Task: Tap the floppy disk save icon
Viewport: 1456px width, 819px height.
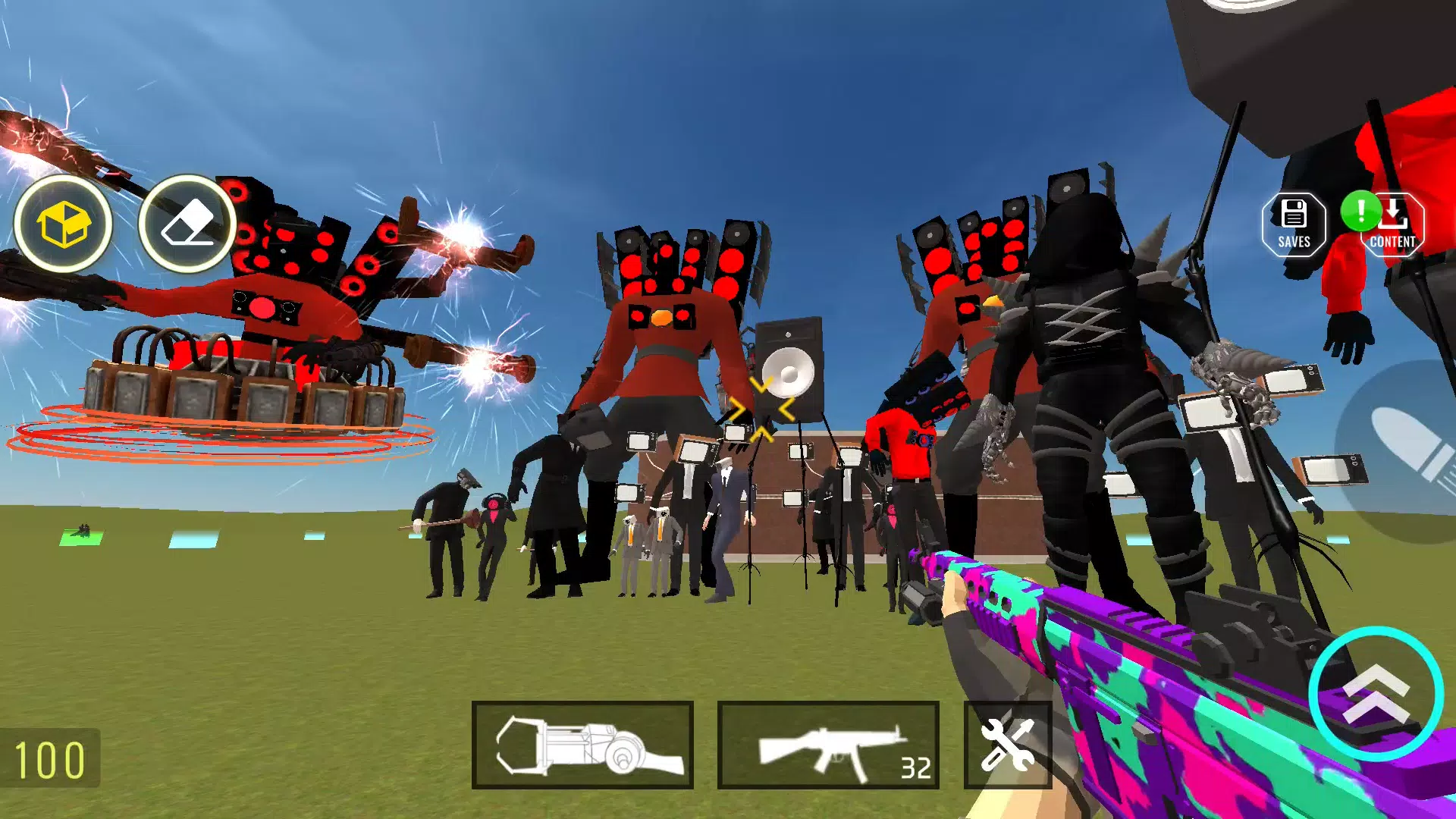Action: pos(1294,213)
